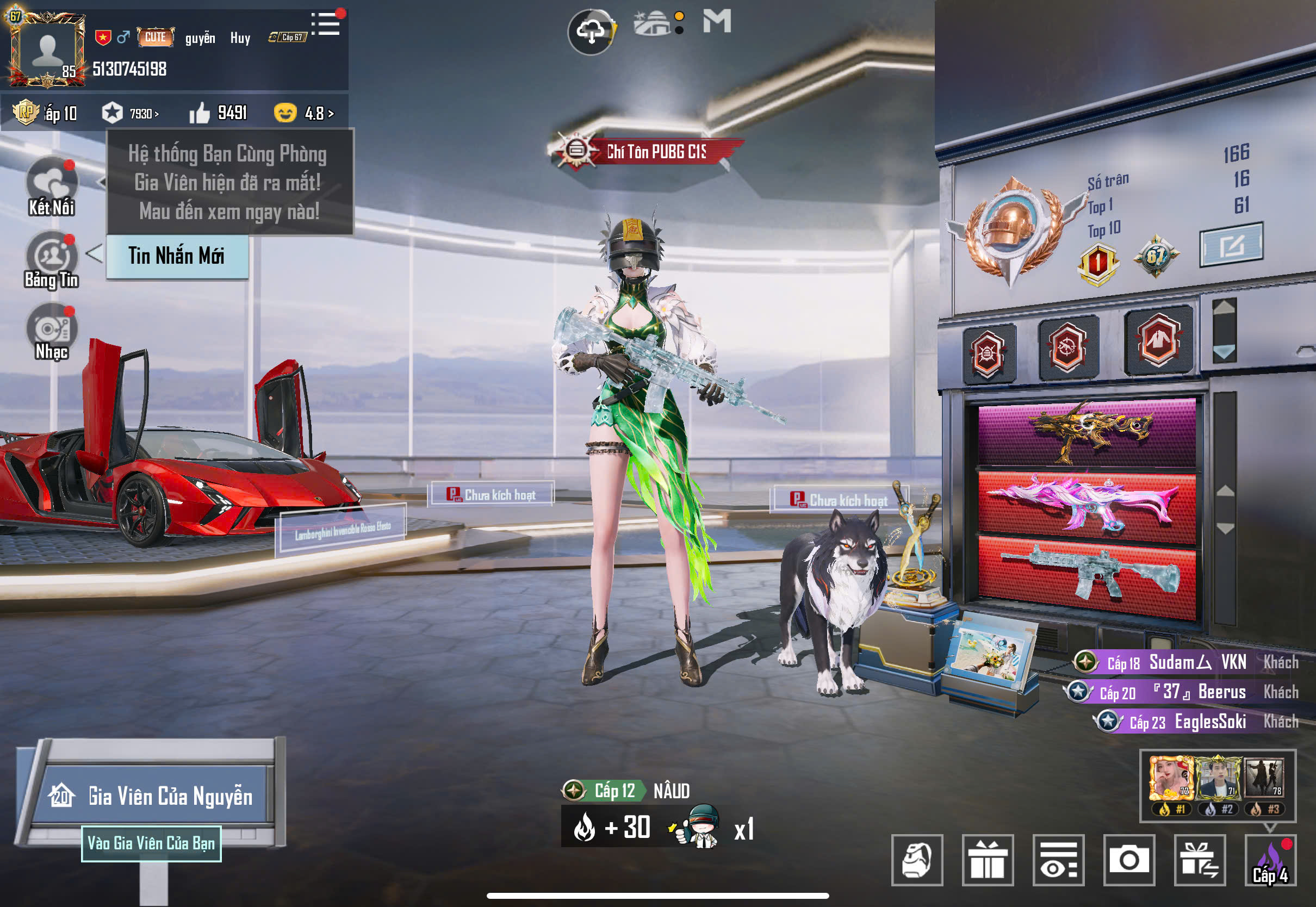Edit the stats showcase panel
Screen dimensions: 1316x907
click(1231, 245)
